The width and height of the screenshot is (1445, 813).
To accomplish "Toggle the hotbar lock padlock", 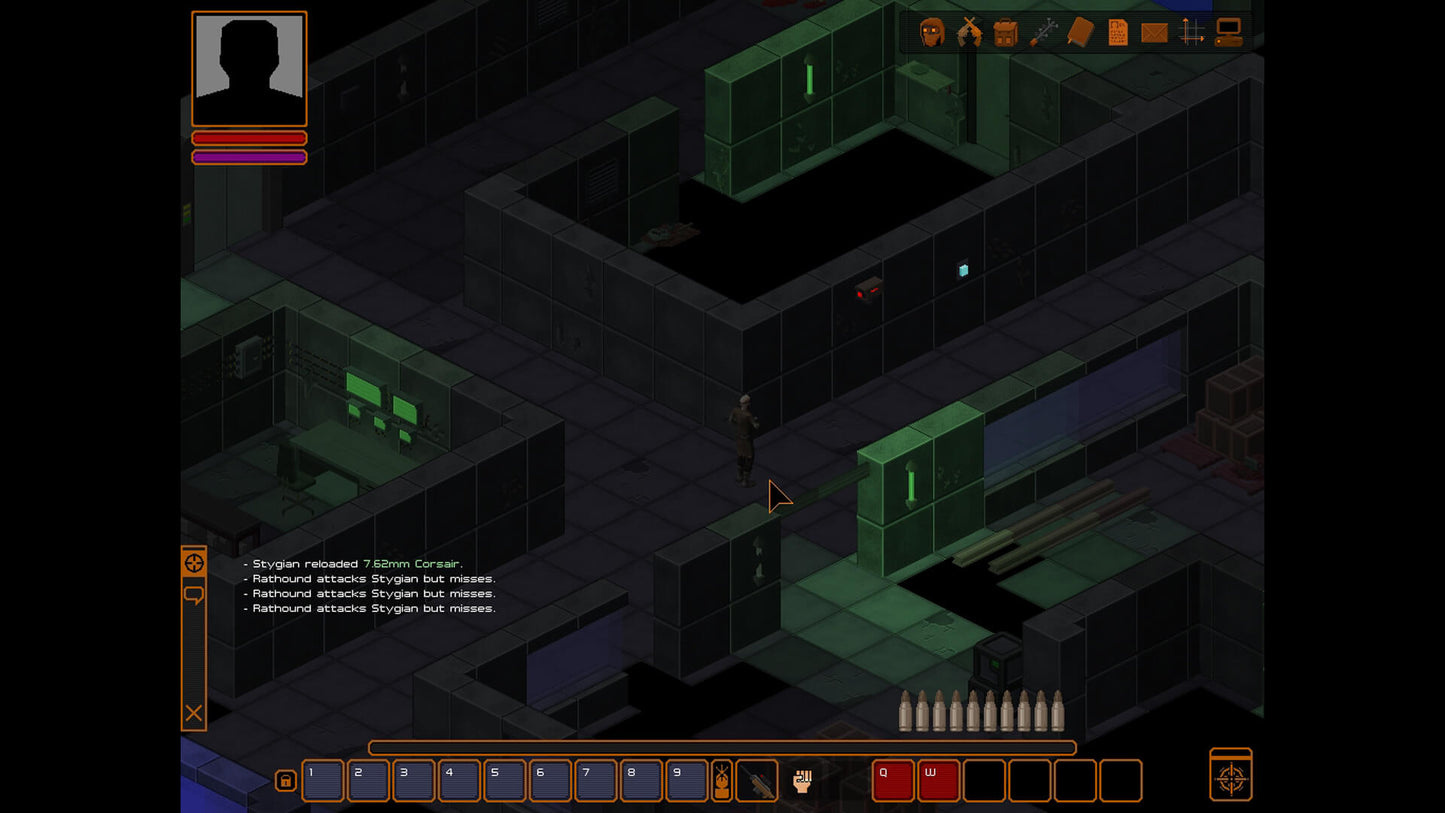I will (286, 780).
